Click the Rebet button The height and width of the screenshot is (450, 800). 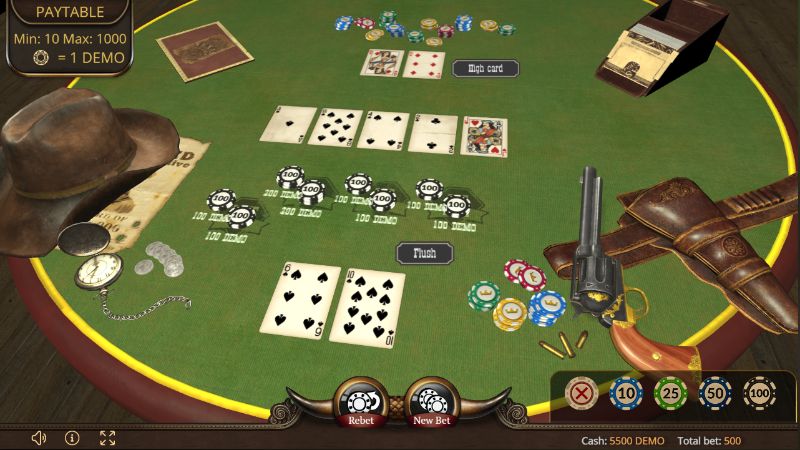[360, 404]
